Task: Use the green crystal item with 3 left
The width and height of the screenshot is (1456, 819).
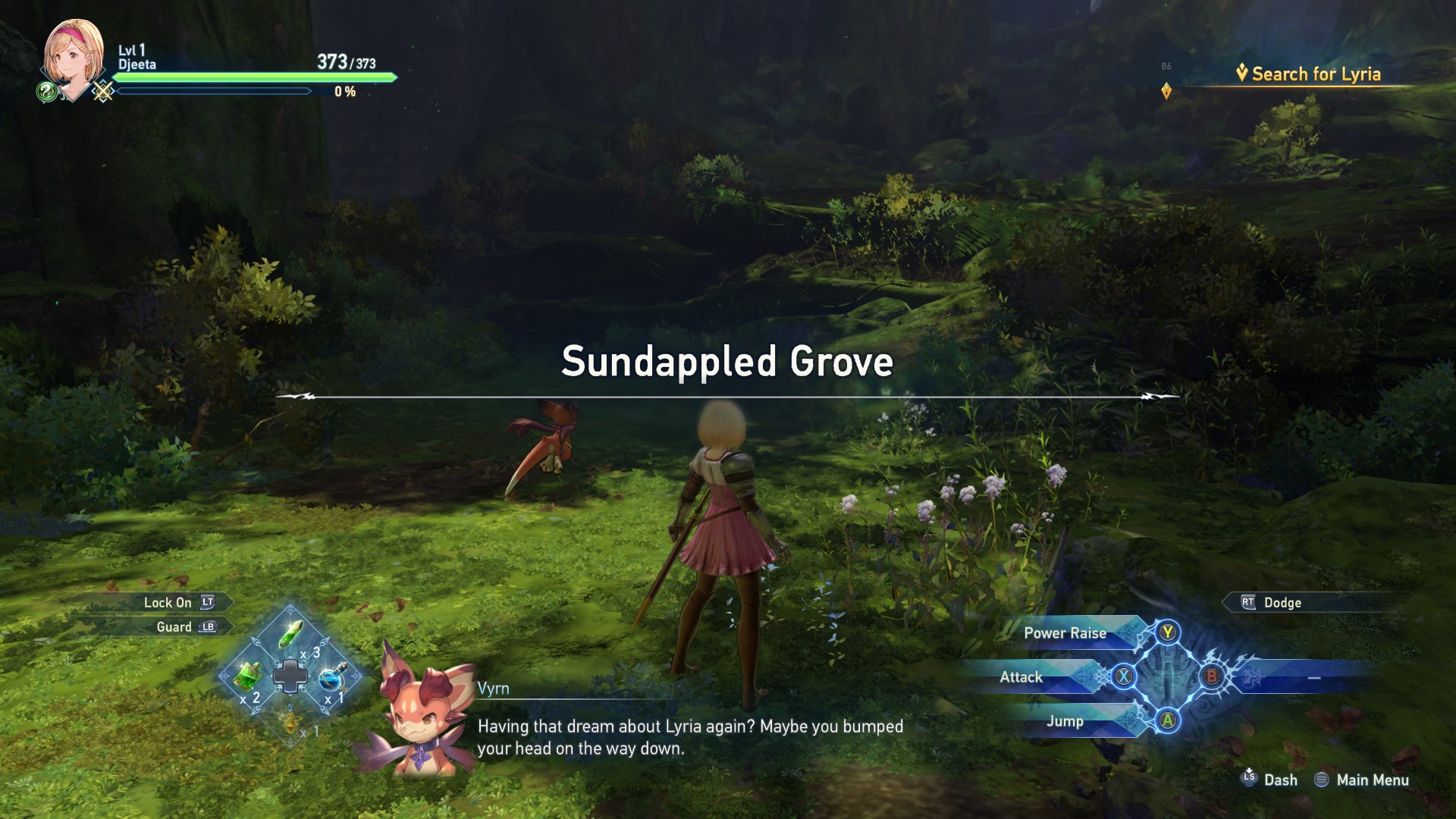Action: [290, 634]
